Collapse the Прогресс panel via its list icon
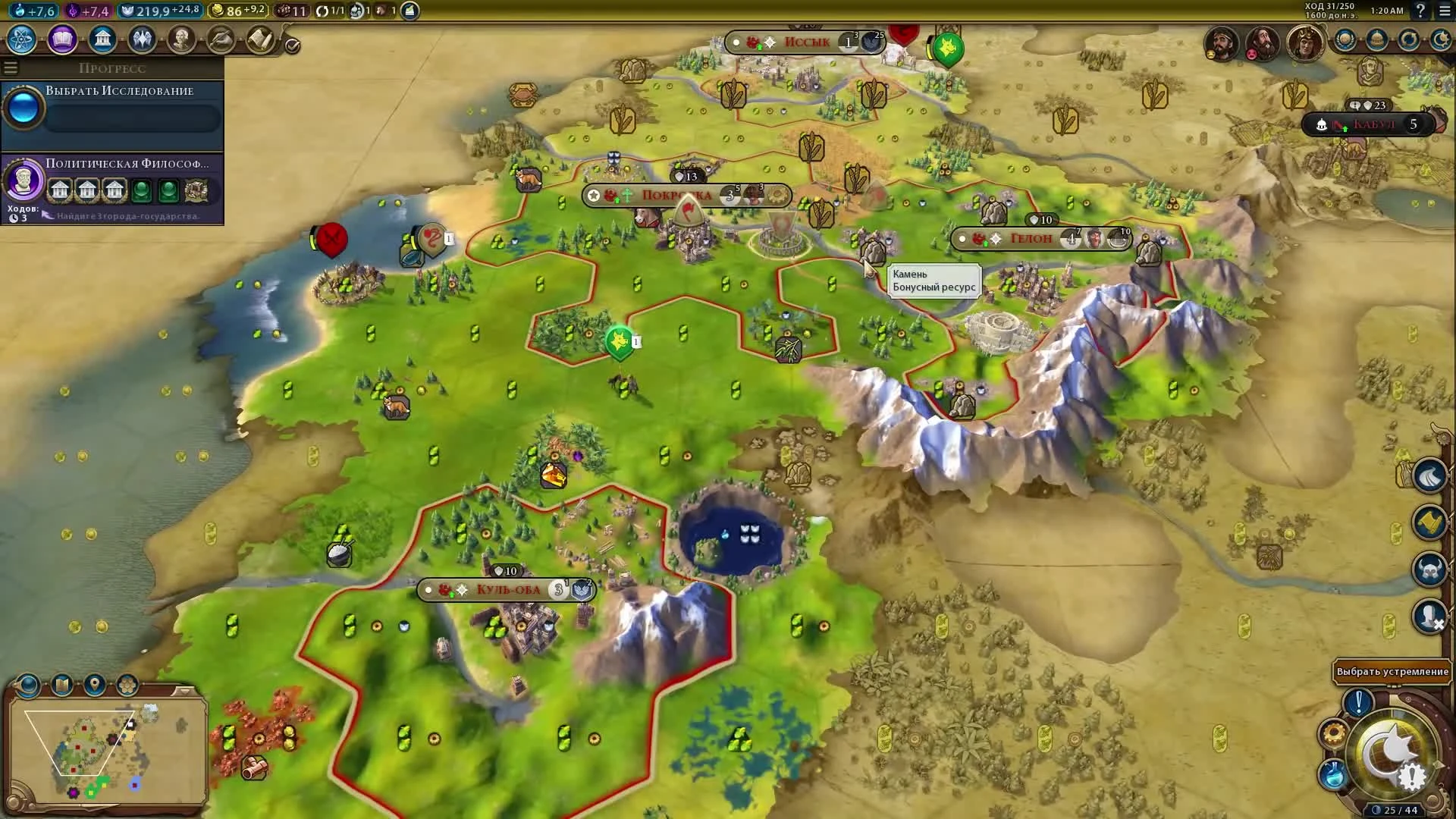 10,67
